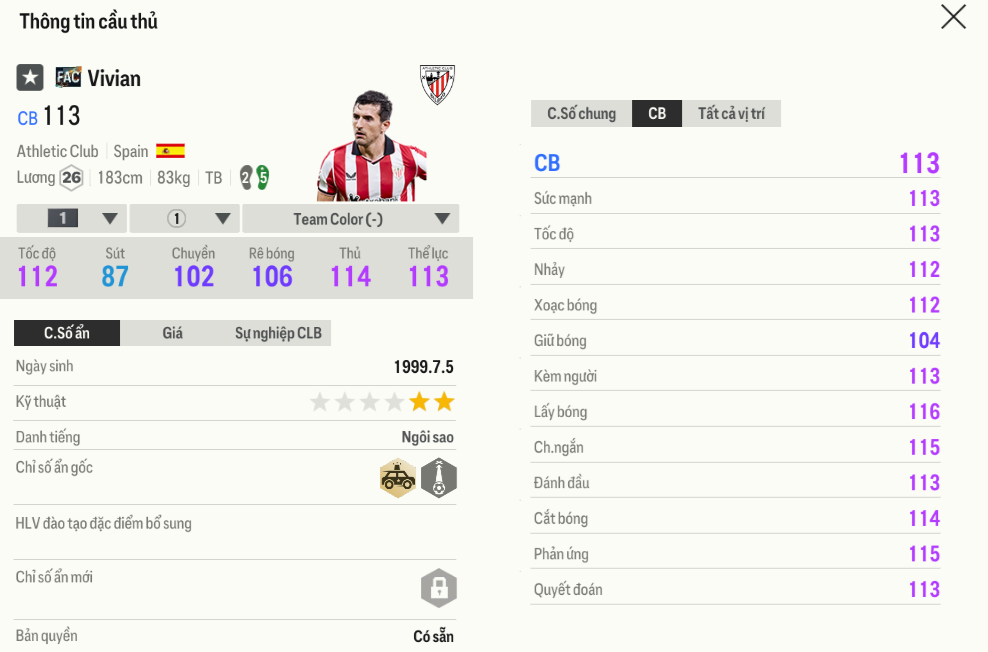The image size is (988, 652).
Task: Open the upgrade level 1 dropdown
Action: 71,219
